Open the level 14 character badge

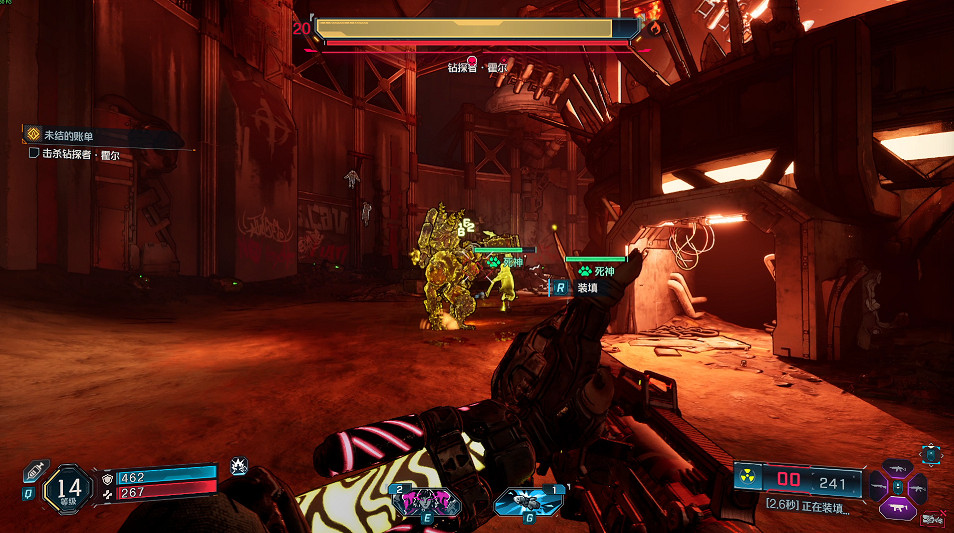(x=68, y=489)
